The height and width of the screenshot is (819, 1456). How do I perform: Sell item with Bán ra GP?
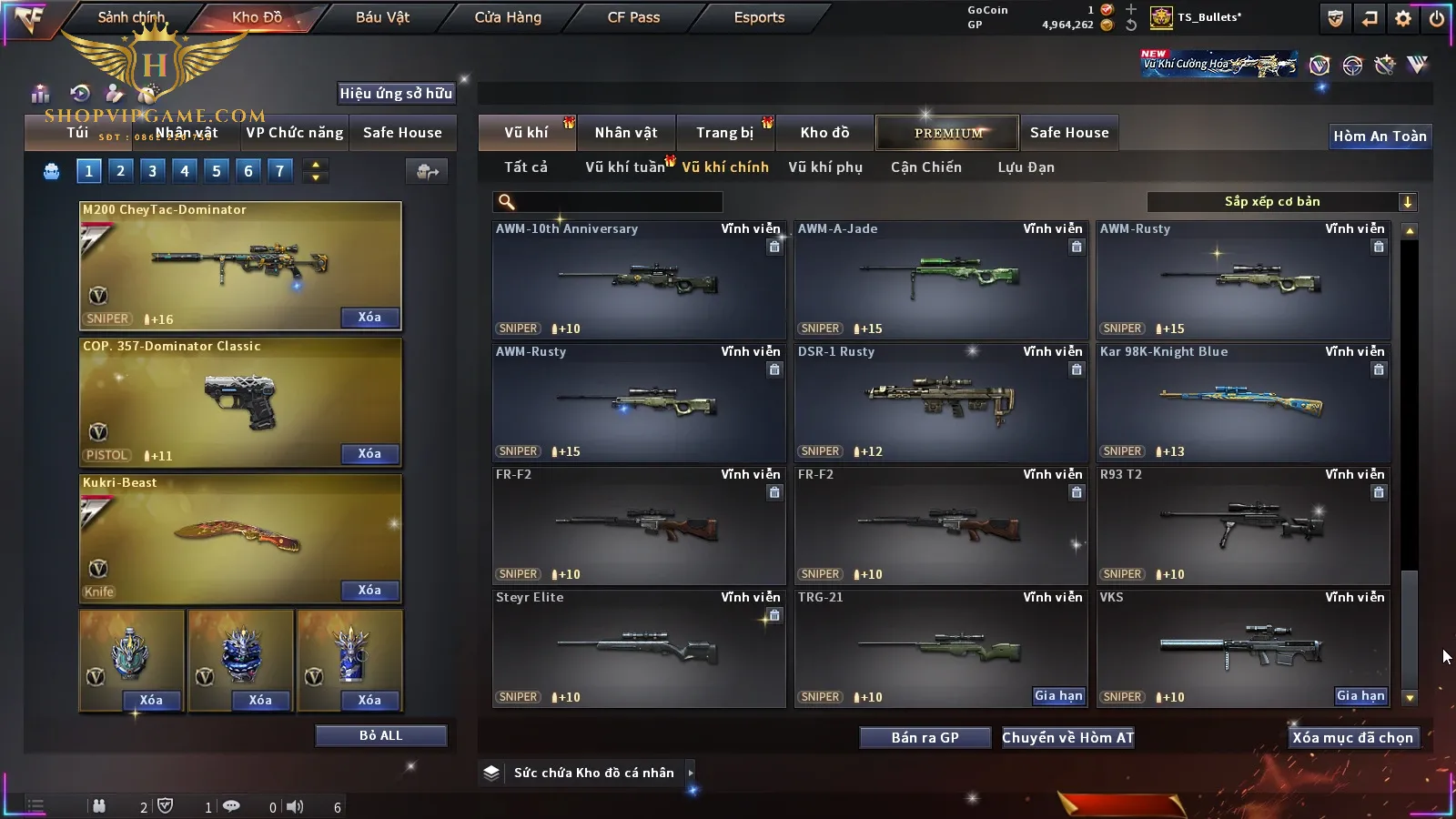(925, 738)
